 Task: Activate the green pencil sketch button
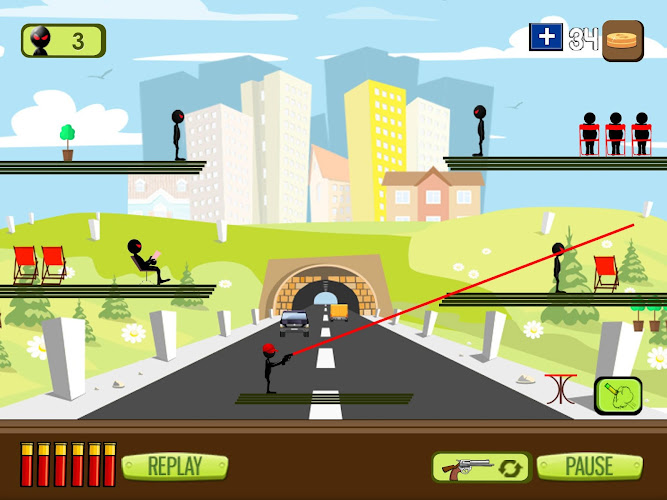tap(618, 395)
